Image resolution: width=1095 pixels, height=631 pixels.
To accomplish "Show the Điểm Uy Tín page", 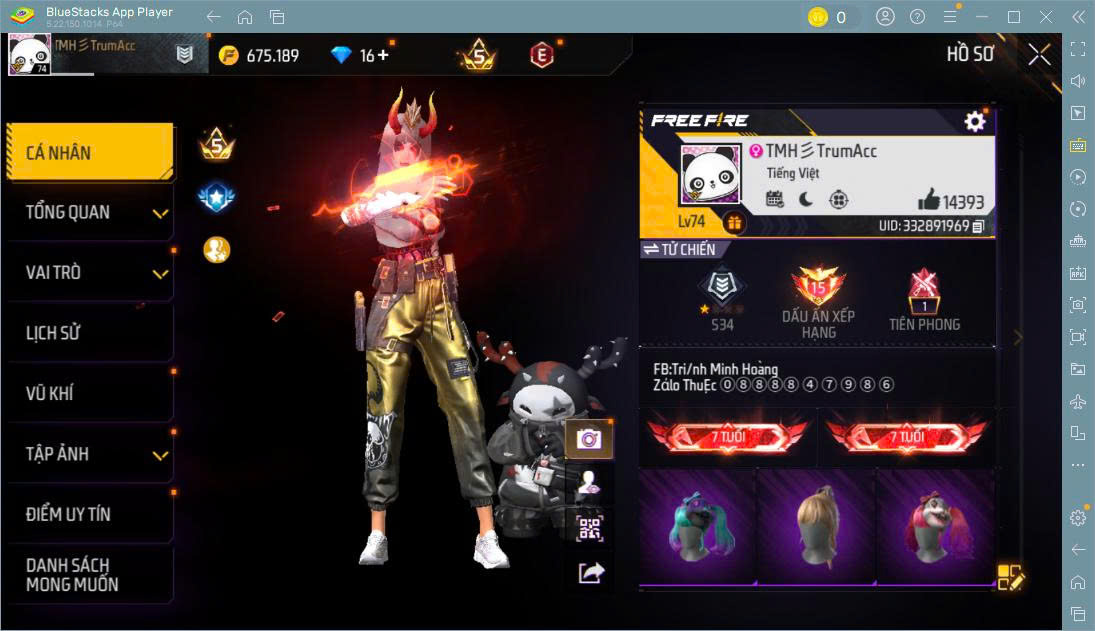I will [x=89, y=514].
